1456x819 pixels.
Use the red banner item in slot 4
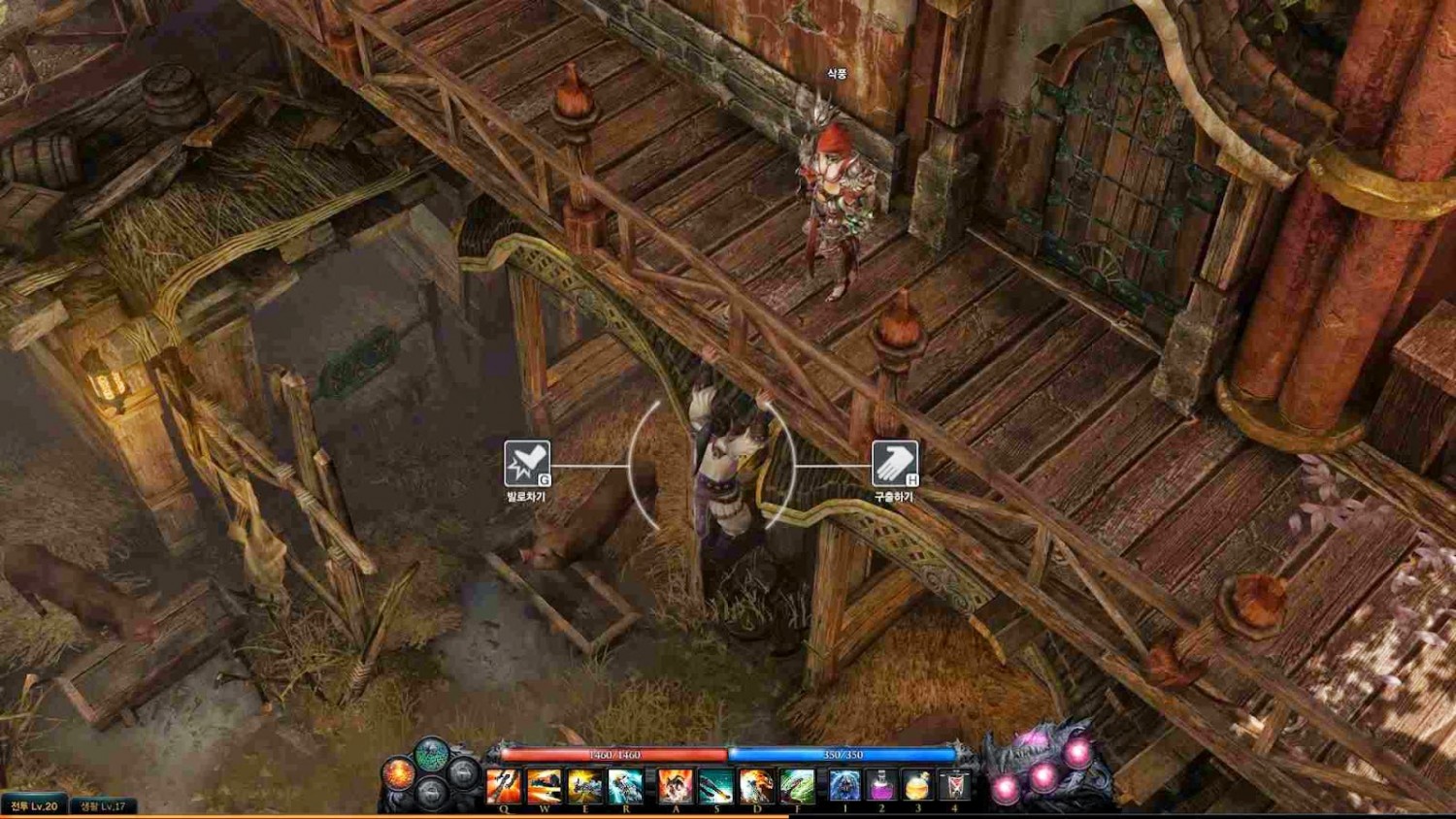954,785
